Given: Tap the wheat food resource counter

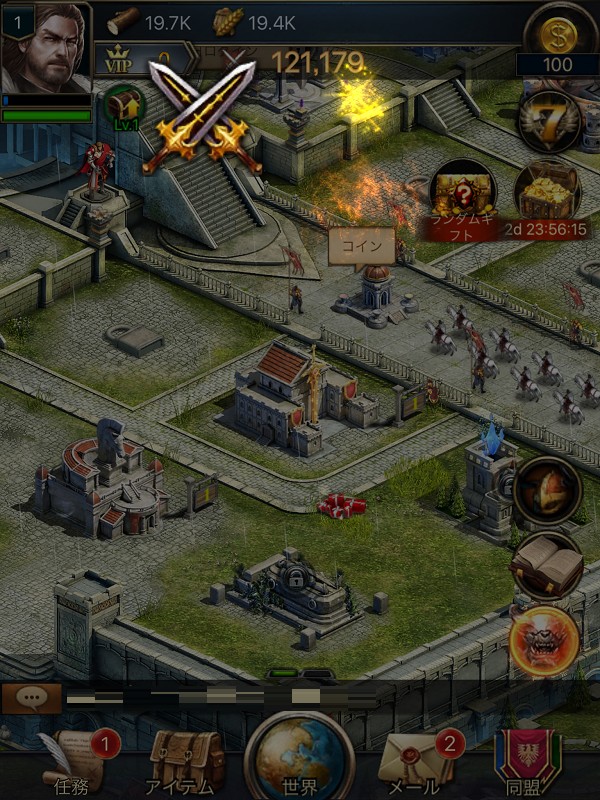Looking at the screenshot, I should [x=253, y=19].
